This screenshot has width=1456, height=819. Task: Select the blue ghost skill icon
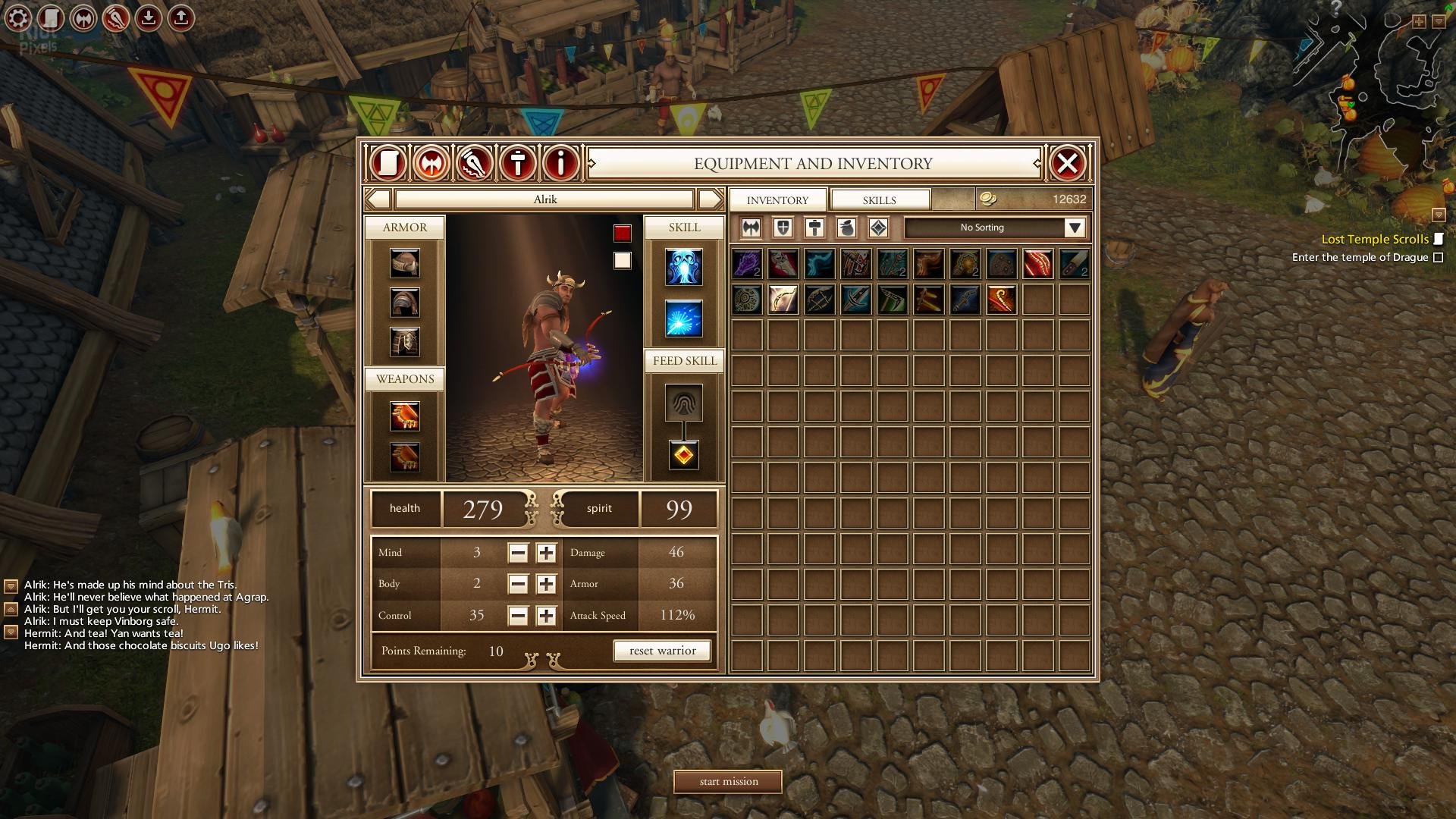click(683, 267)
